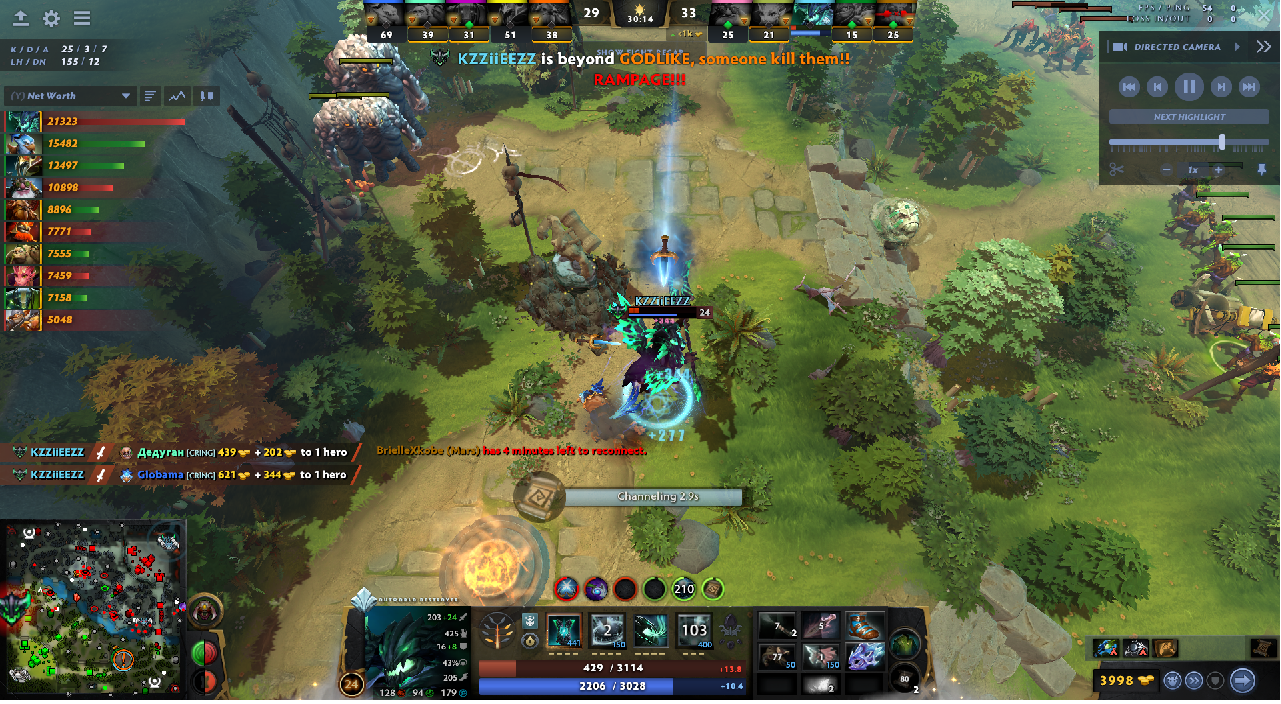
Task: Jump to the next highlight
Action: [x=1188, y=117]
